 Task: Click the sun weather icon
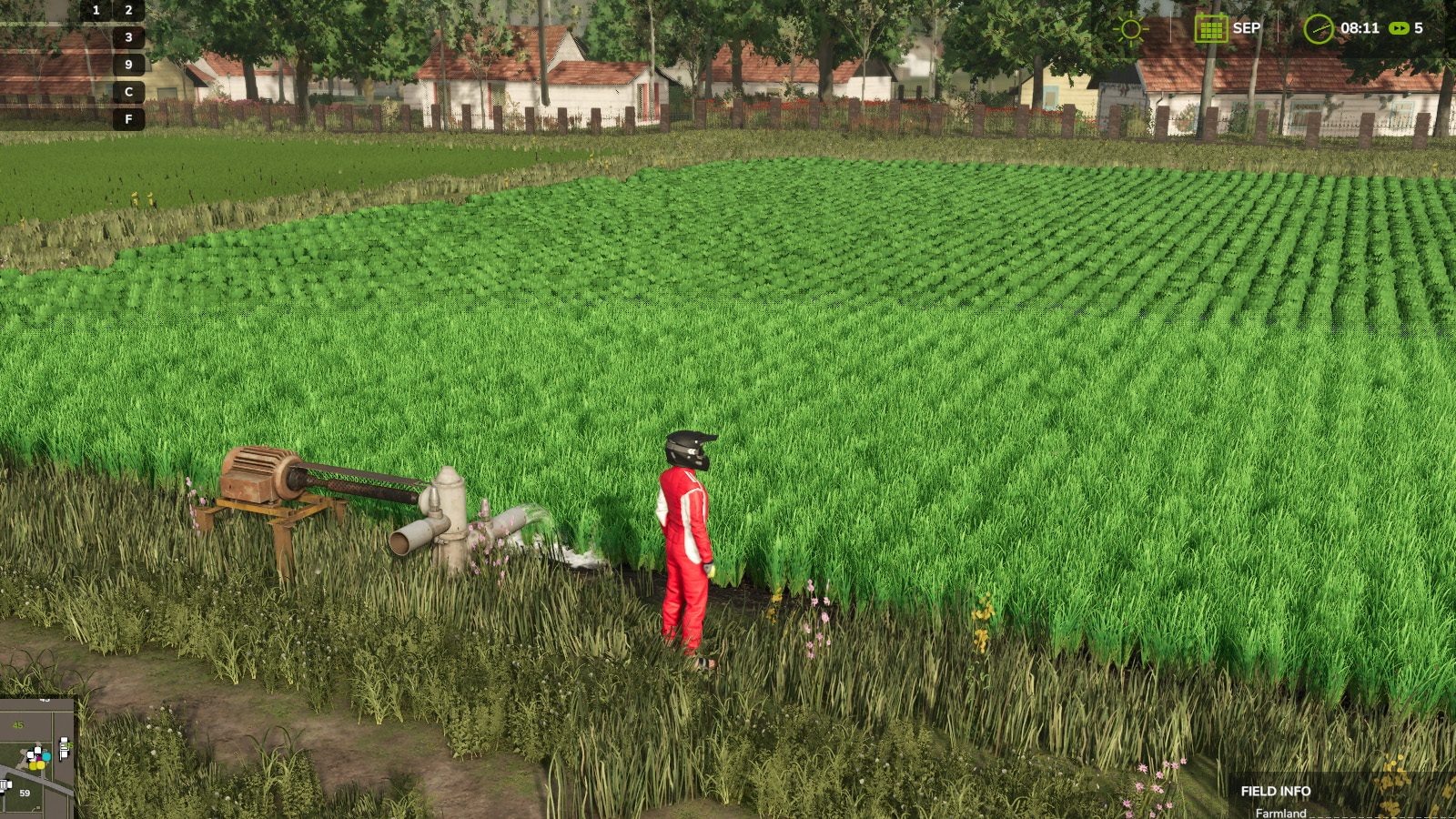coord(1130,28)
